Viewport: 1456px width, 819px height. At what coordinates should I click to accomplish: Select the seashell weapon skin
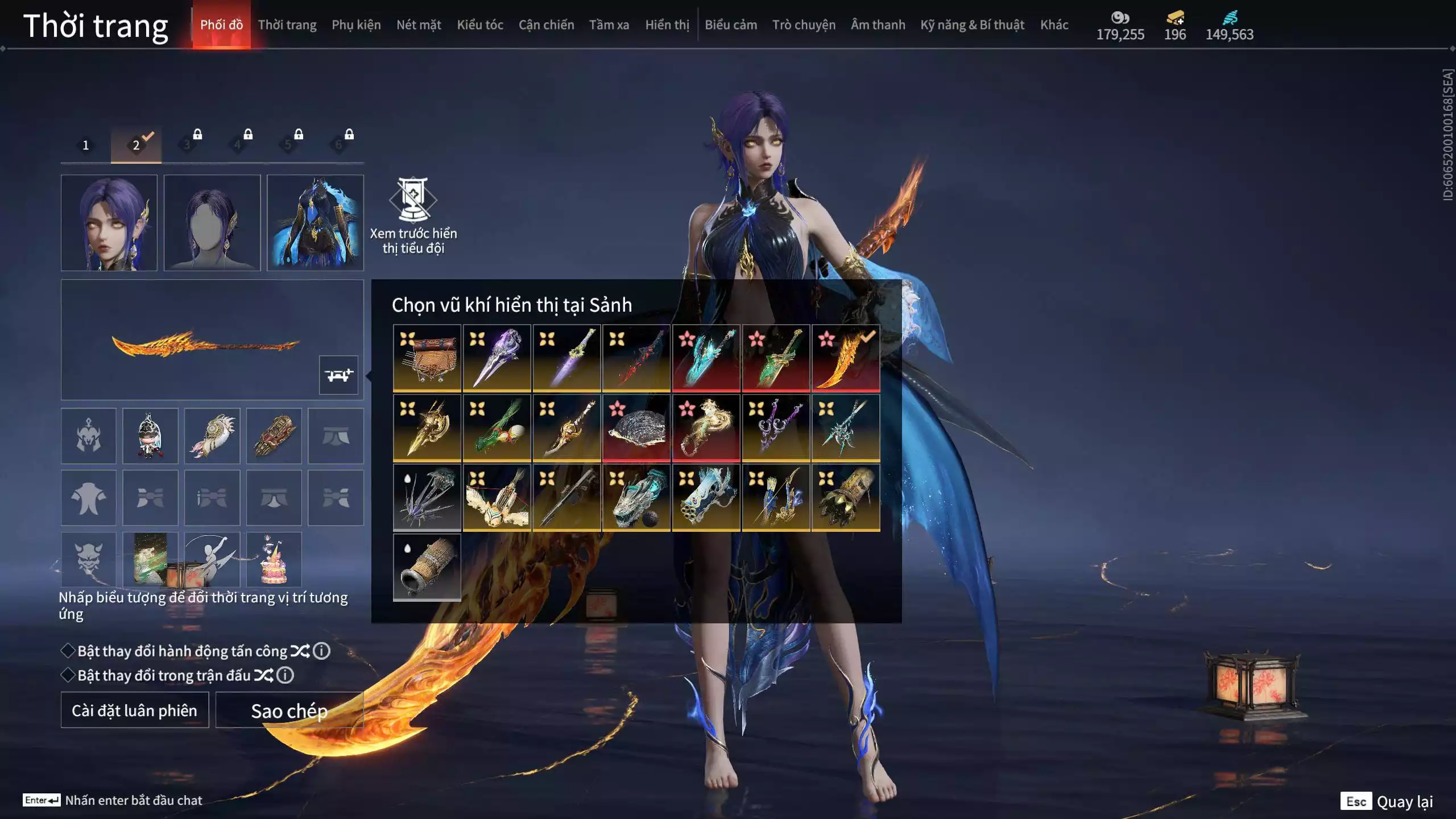point(636,428)
